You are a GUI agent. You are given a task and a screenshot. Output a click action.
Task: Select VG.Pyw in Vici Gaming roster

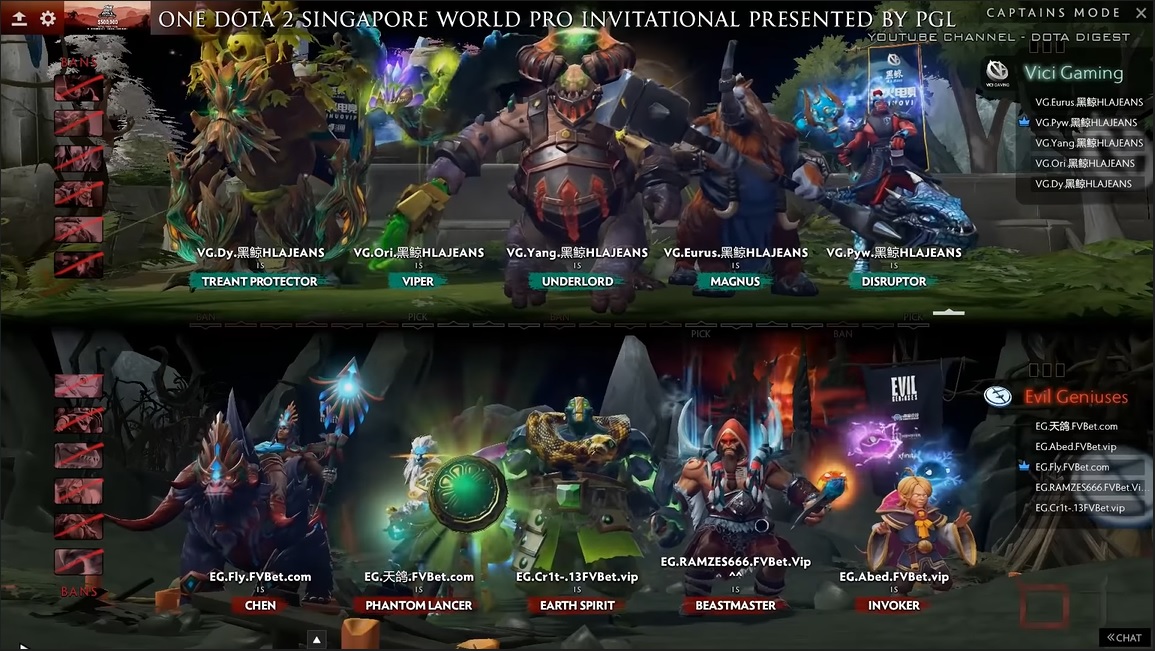pyautogui.click(x=1086, y=123)
